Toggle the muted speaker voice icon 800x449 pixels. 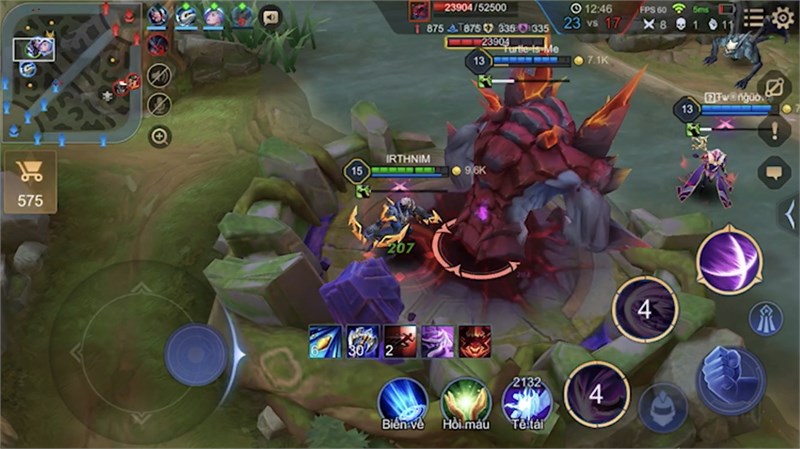pyautogui.click(x=158, y=74)
